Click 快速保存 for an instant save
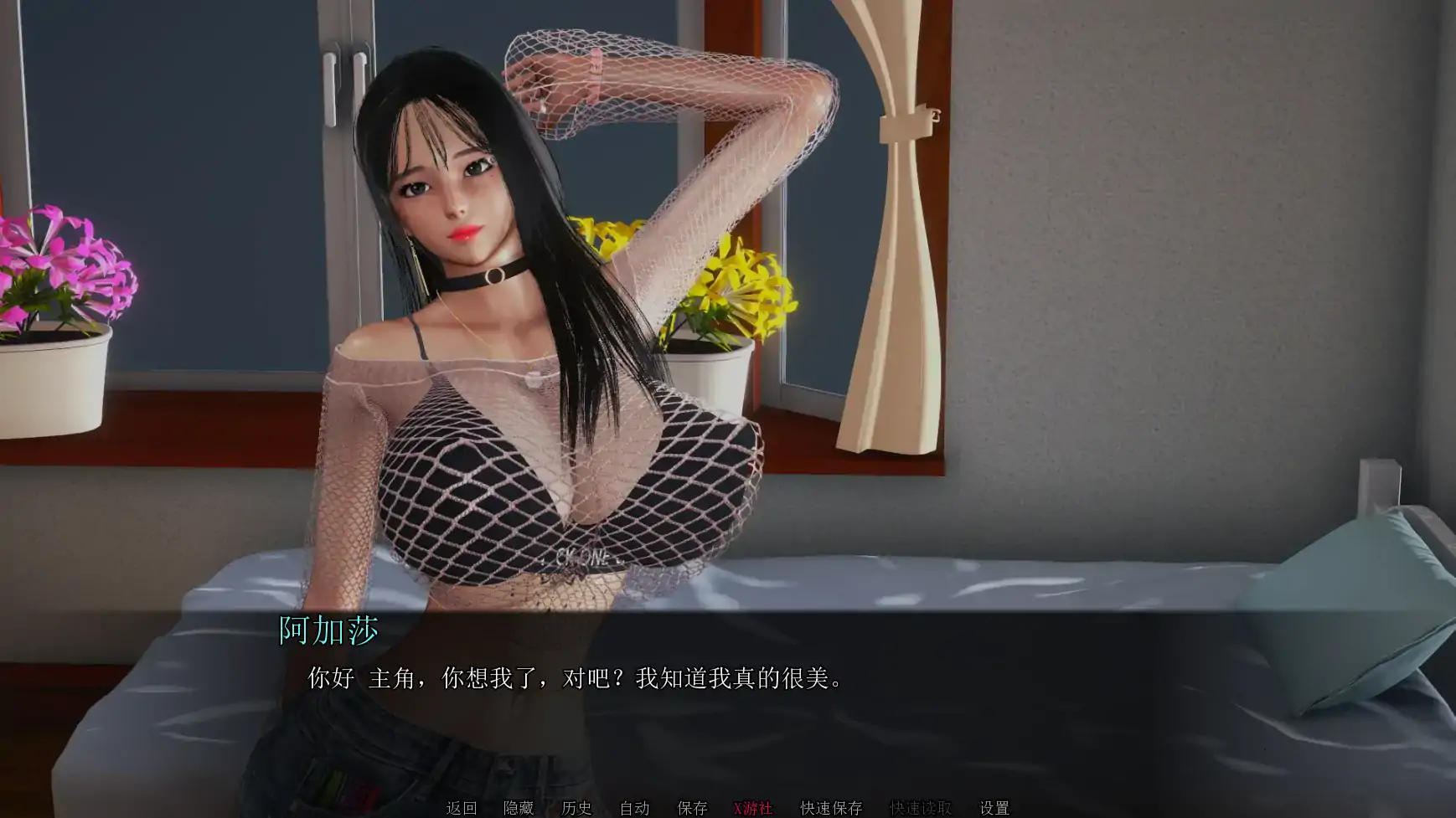This screenshot has height=818, width=1456. tap(832, 809)
